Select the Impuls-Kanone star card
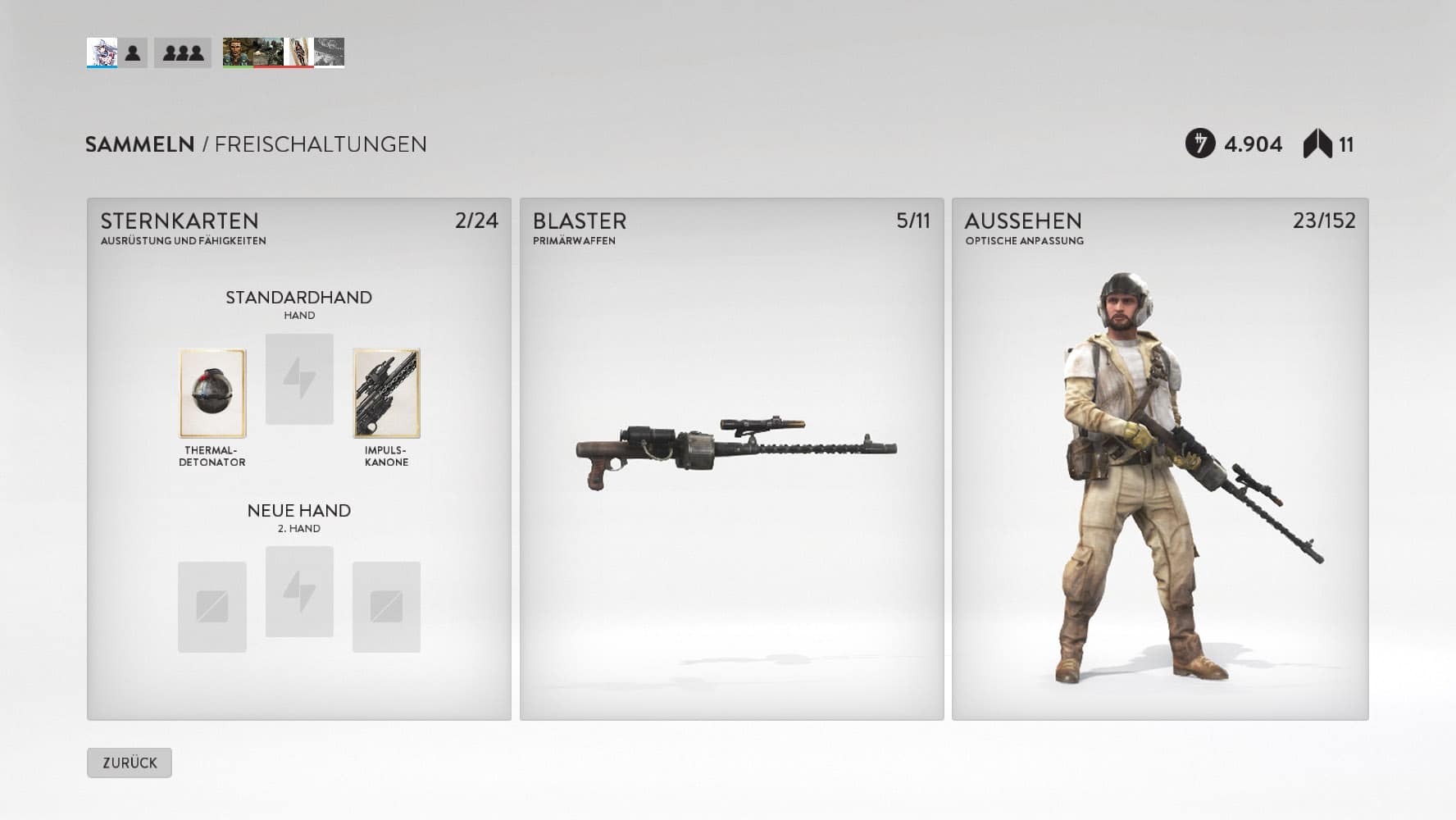1456x820 pixels. pyautogui.click(x=386, y=394)
